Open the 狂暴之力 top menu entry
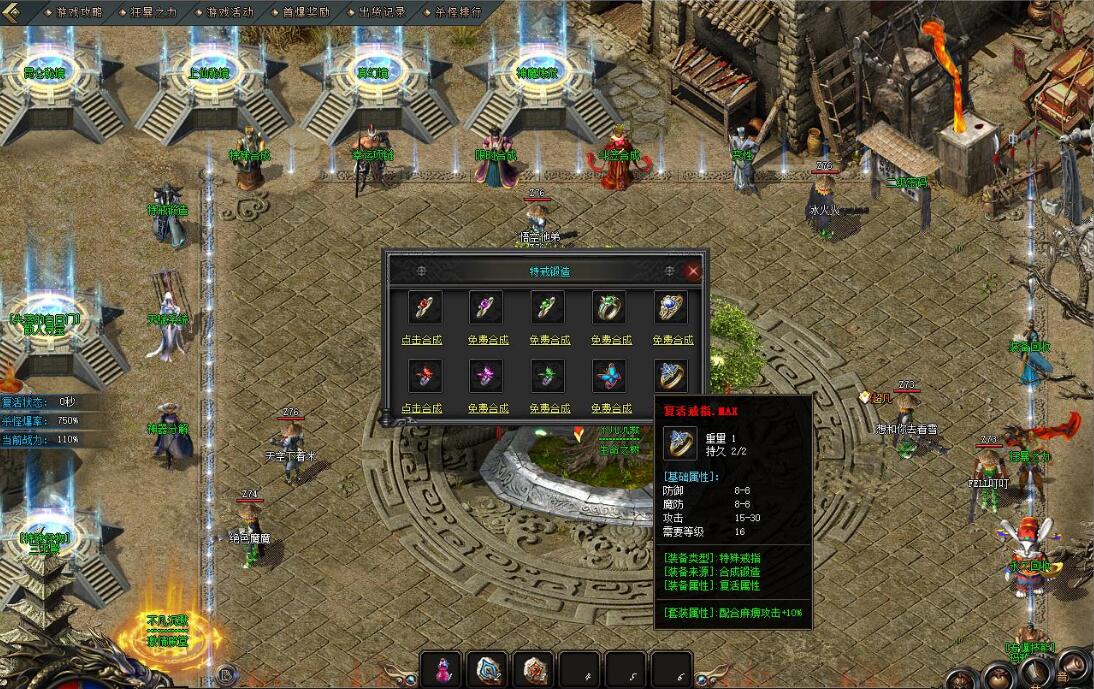The height and width of the screenshot is (689, 1094). tap(154, 12)
